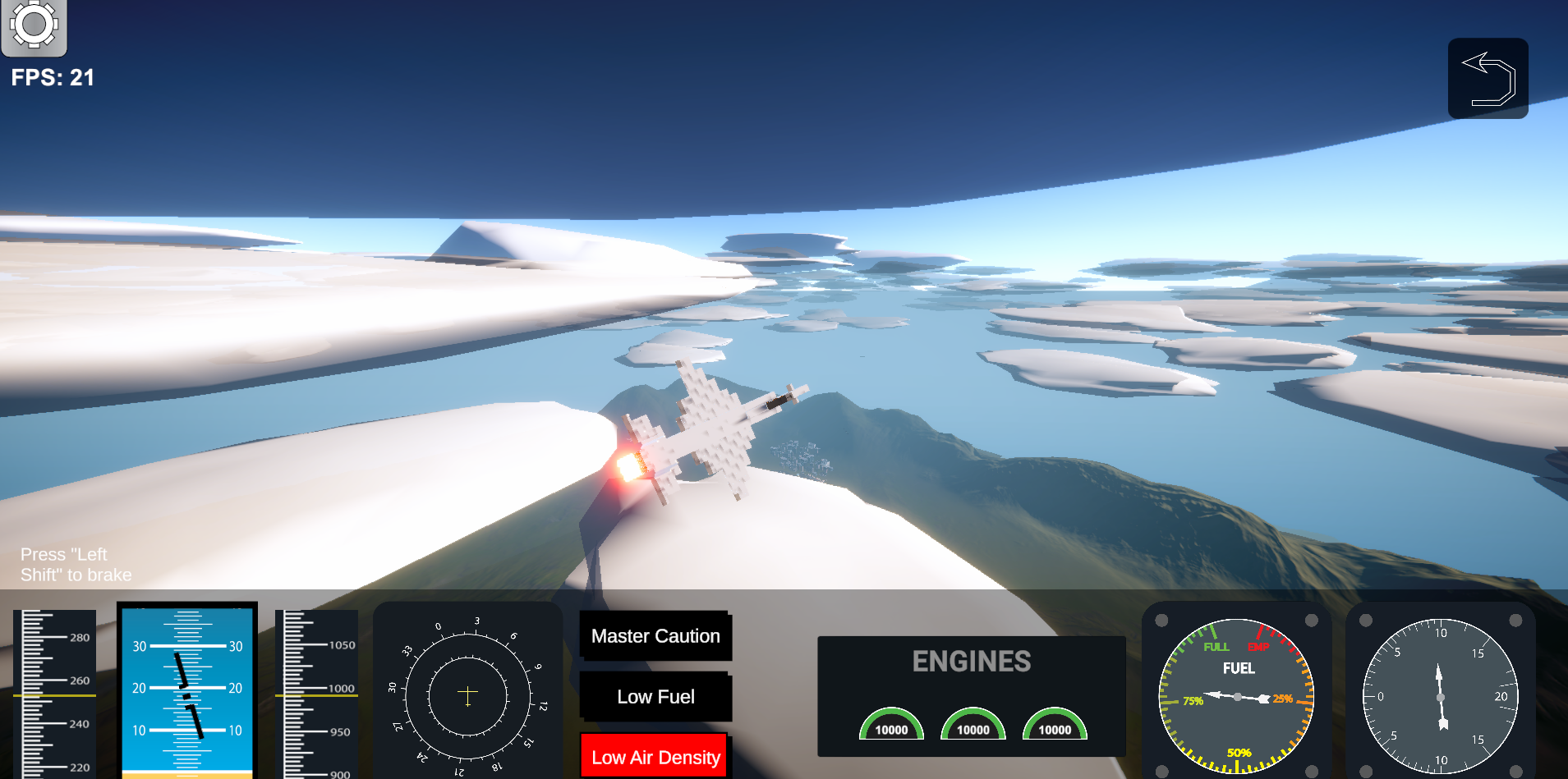The width and height of the screenshot is (1568, 779).
Task: Click the FPS counter display
Action: (x=53, y=77)
